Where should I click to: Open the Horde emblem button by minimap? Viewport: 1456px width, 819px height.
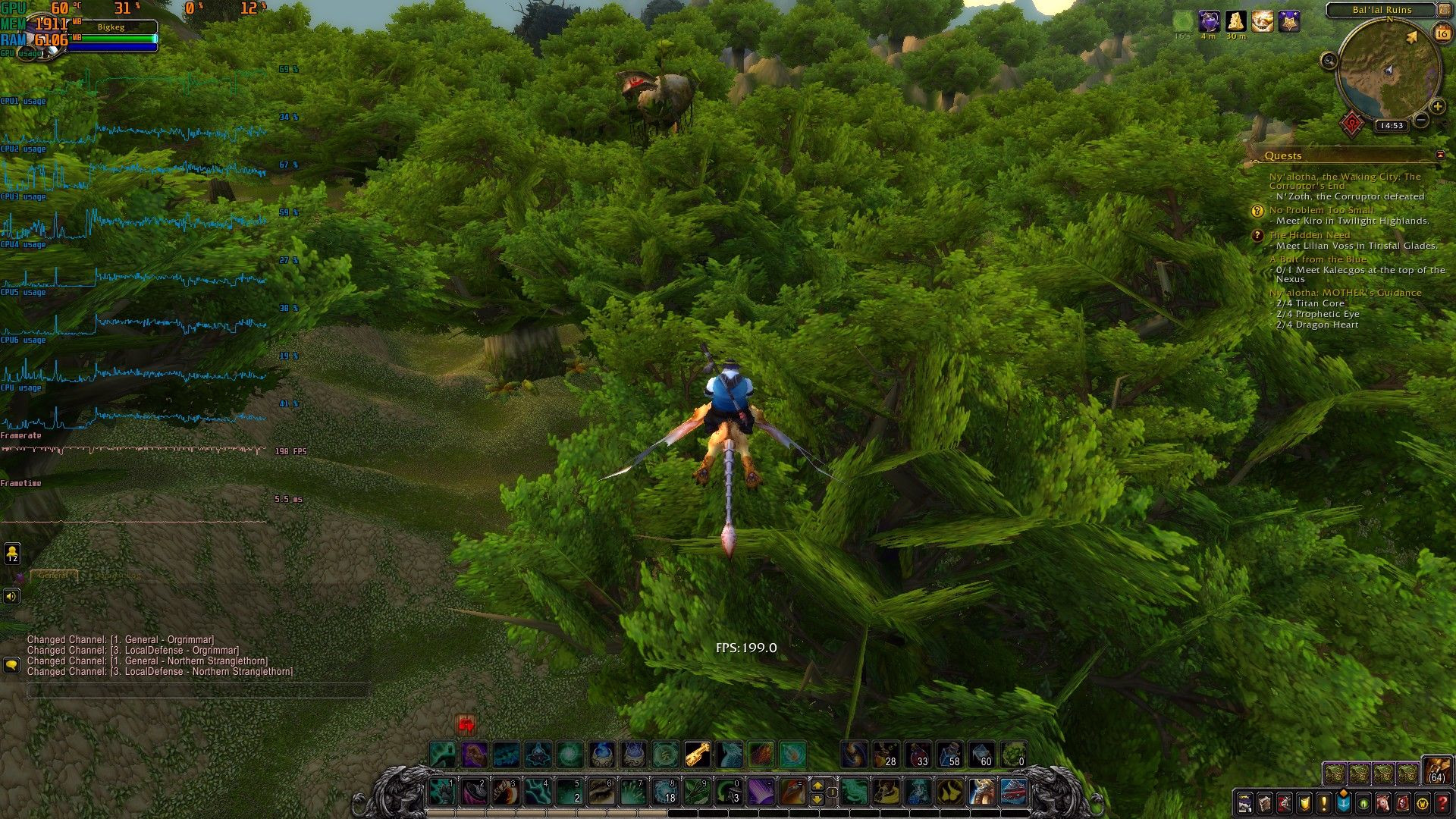pos(1352,123)
